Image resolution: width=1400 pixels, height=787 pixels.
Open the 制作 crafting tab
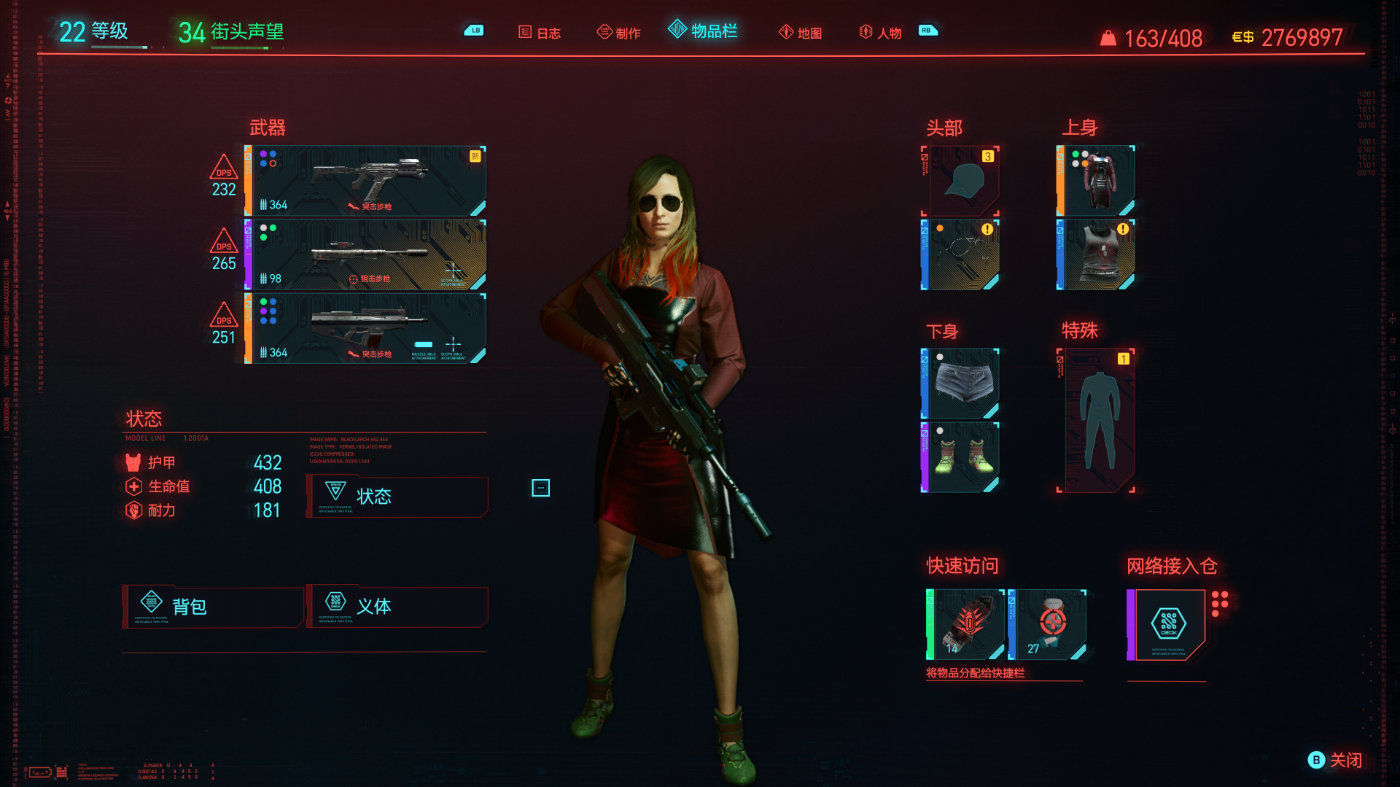tap(619, 33)
